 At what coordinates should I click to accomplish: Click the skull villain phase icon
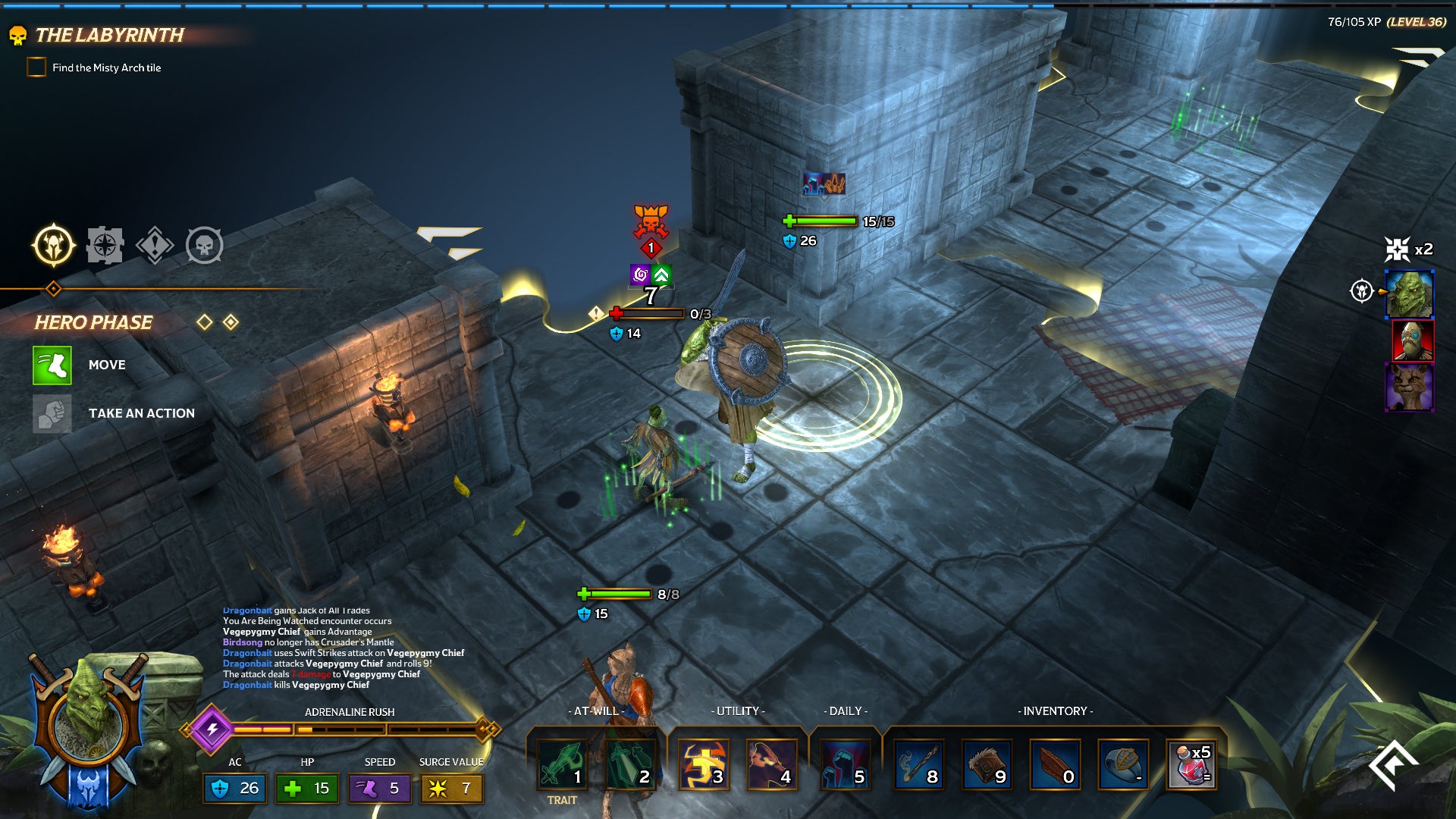coord(205,245)
